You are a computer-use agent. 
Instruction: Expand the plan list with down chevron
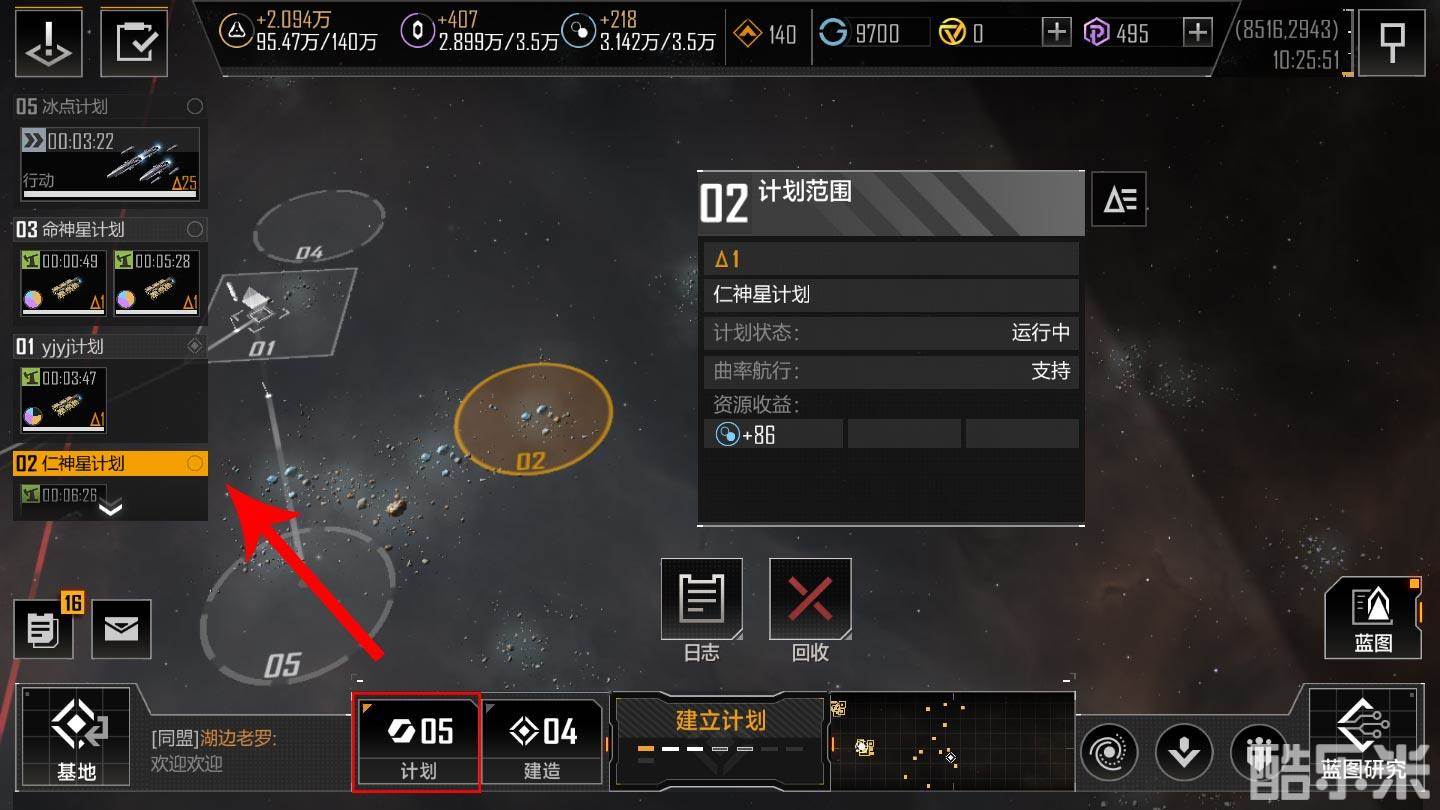click(110, 508)
